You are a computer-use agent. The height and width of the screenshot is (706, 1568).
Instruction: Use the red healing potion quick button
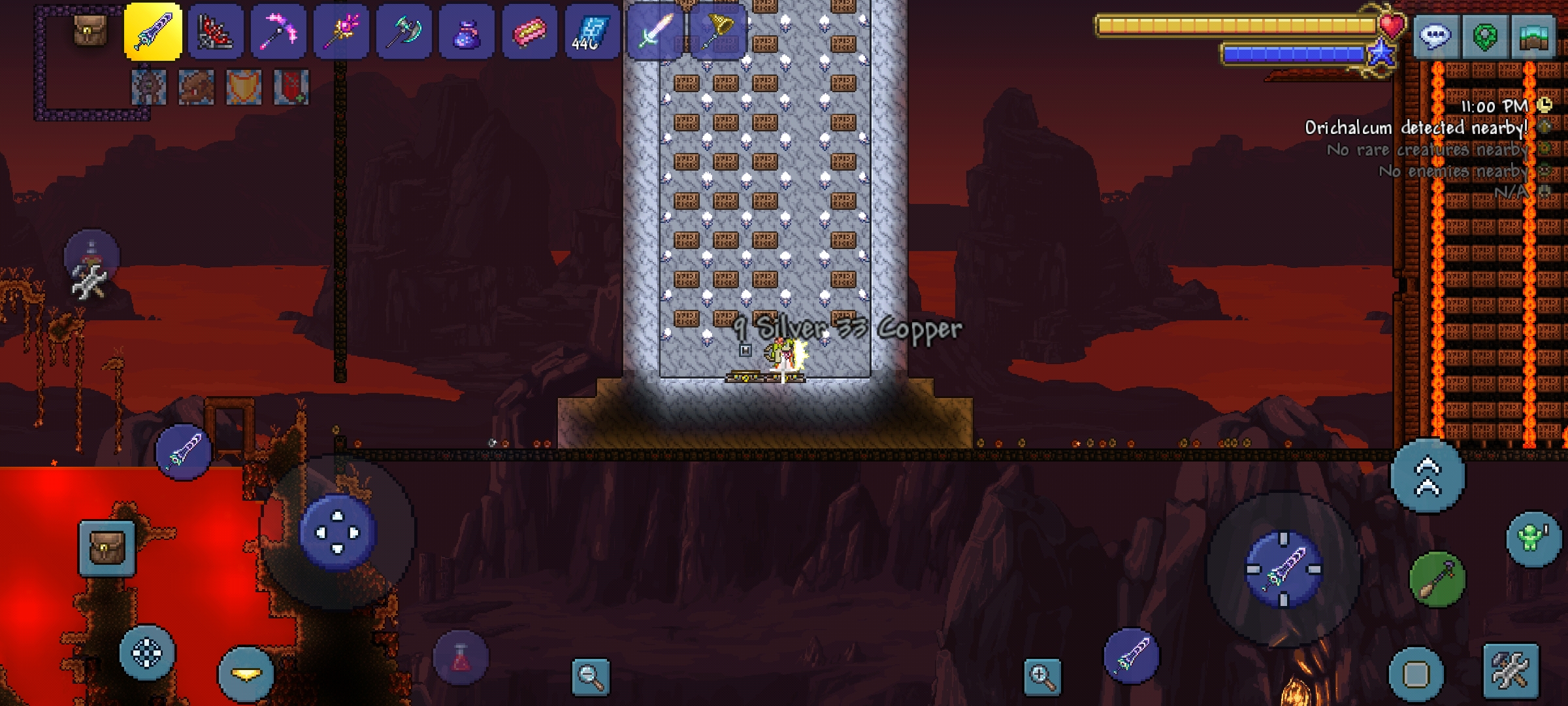461,657
